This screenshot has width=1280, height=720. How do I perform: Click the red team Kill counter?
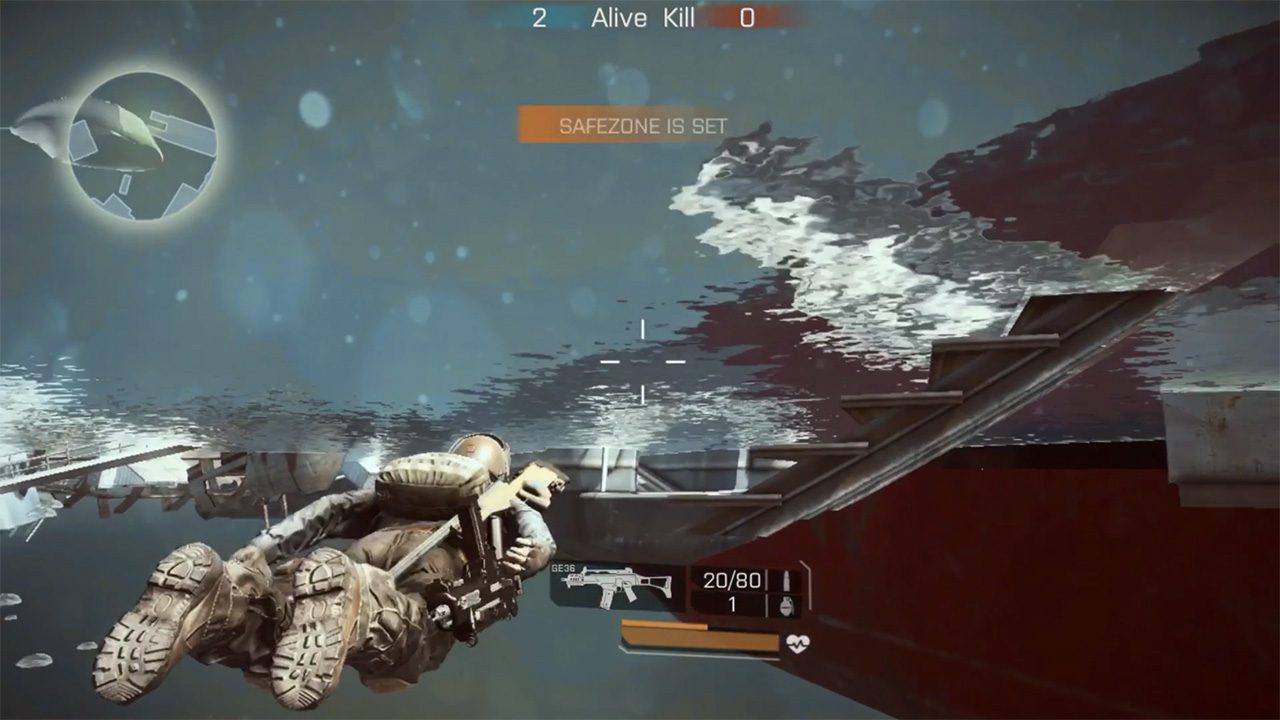745,17
